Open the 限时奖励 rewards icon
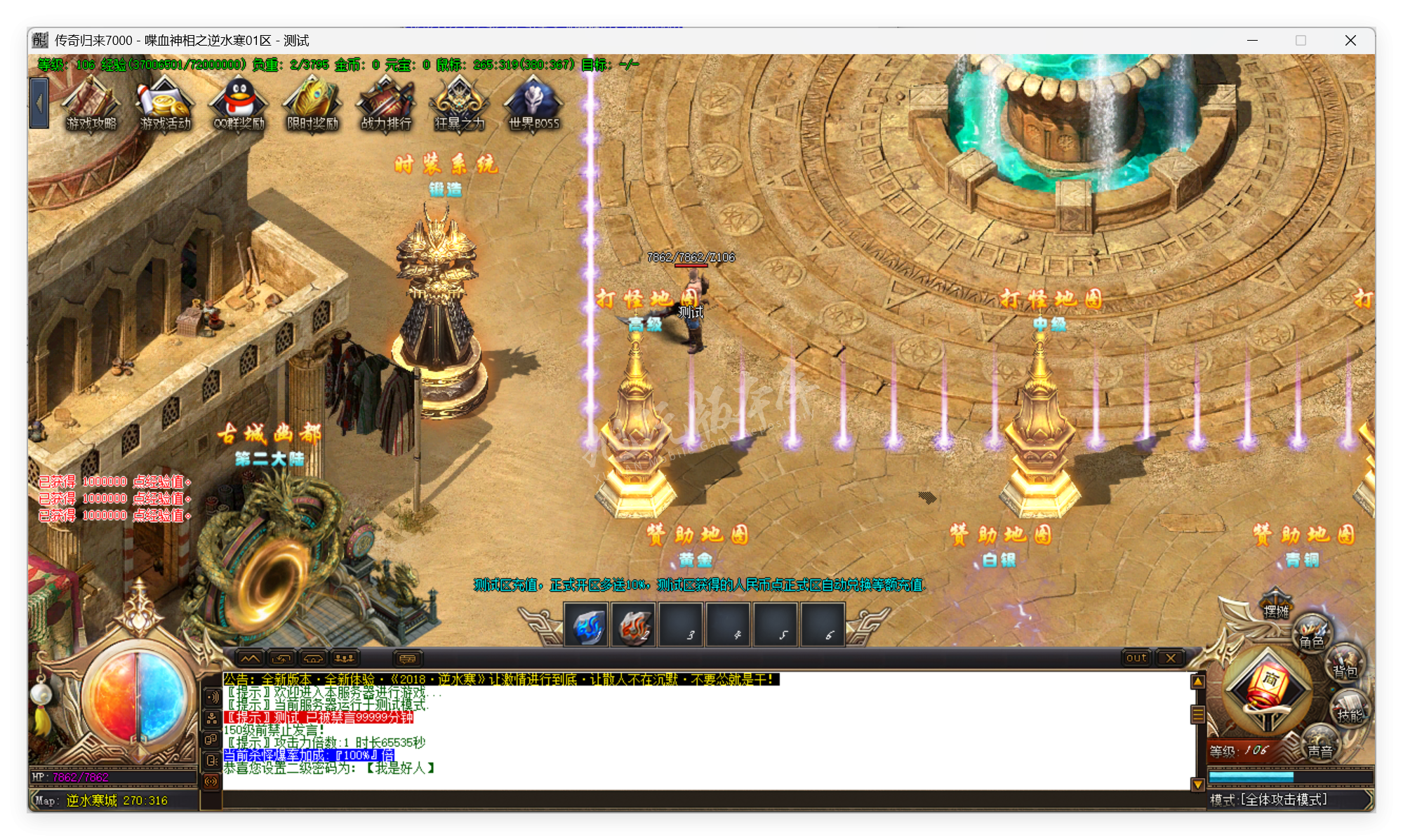Image resolution: width=1403 pixels, height=840 pixels. tap(312, 104)
